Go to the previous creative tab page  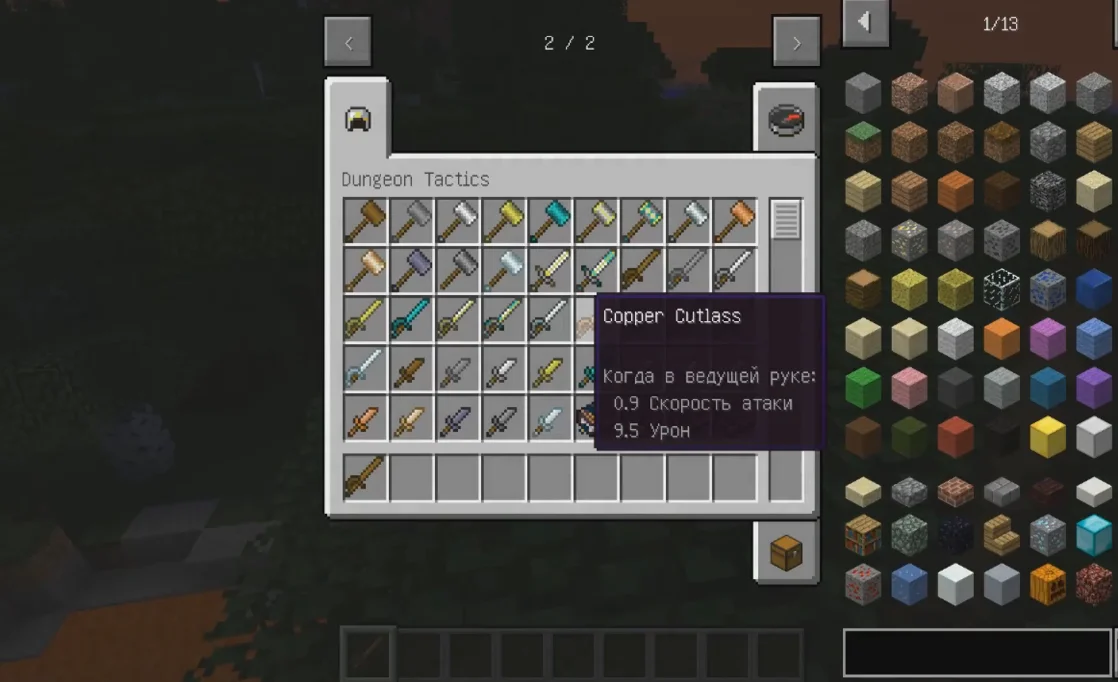tap(348, 42)
